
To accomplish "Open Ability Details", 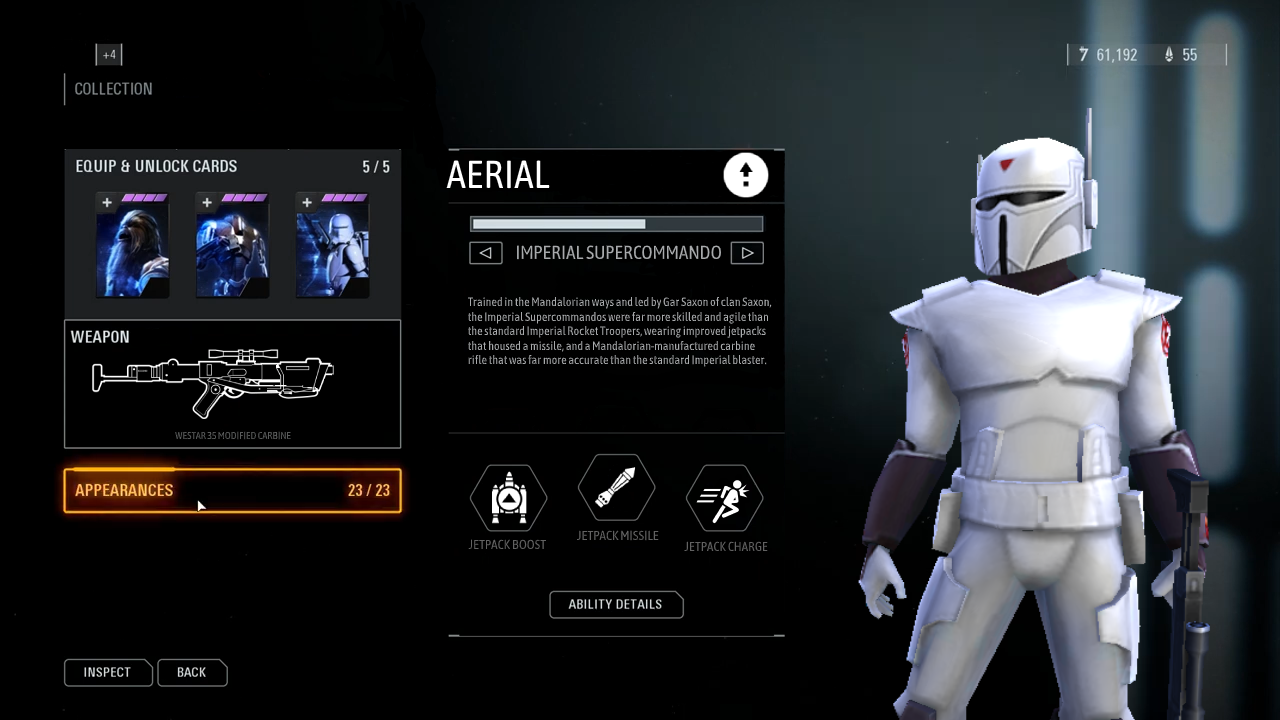I will coord(616,604).
